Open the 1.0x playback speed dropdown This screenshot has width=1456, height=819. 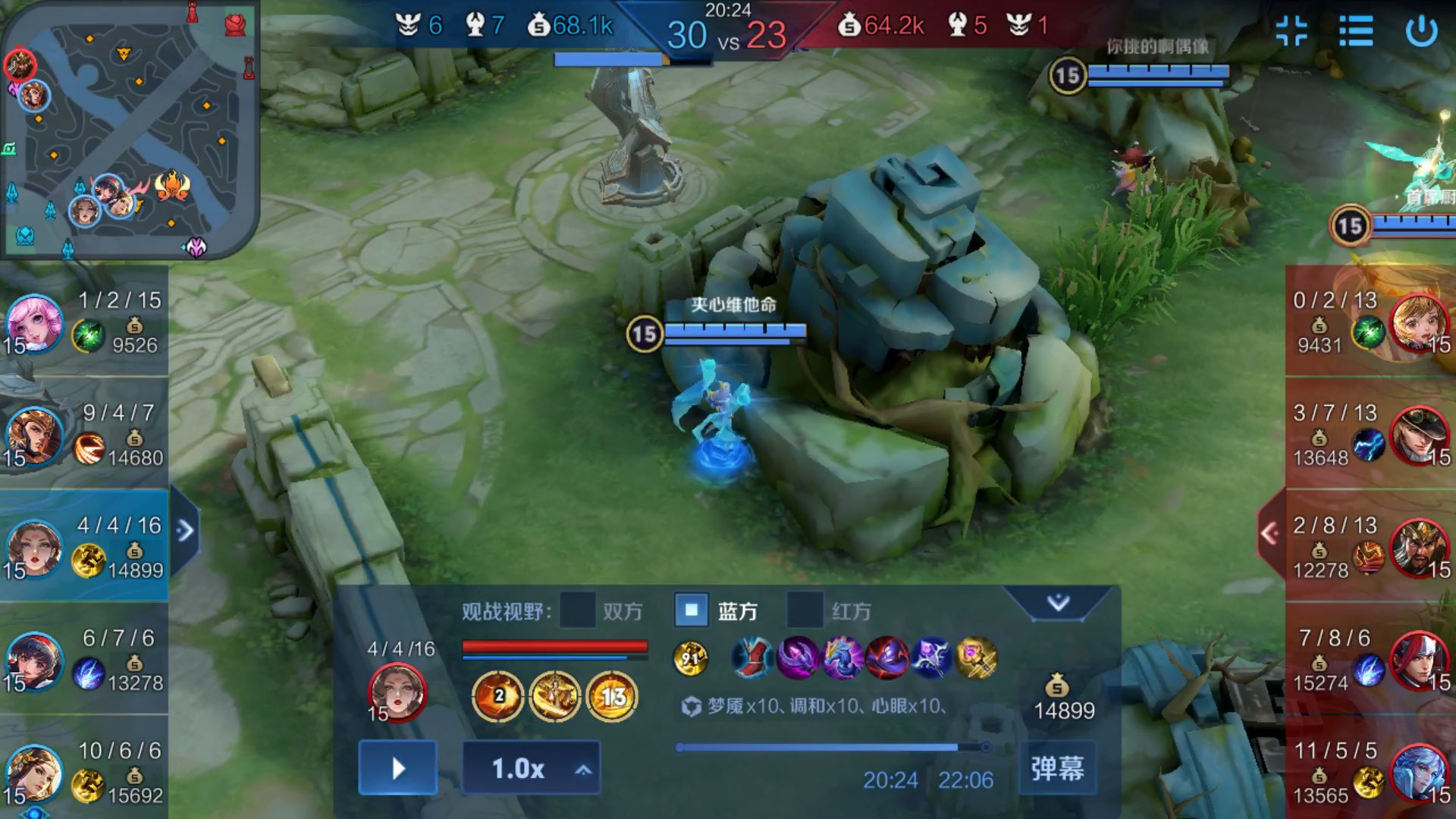531,768
